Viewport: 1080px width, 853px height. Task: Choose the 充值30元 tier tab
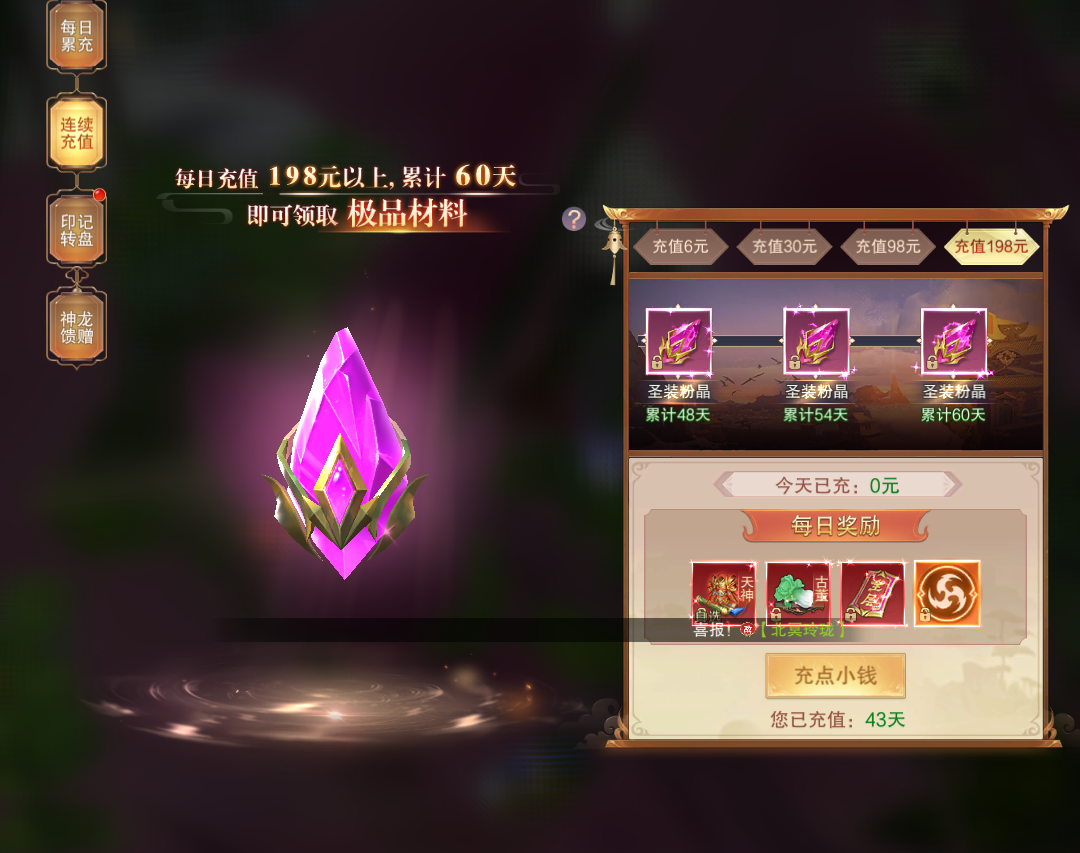784,246
